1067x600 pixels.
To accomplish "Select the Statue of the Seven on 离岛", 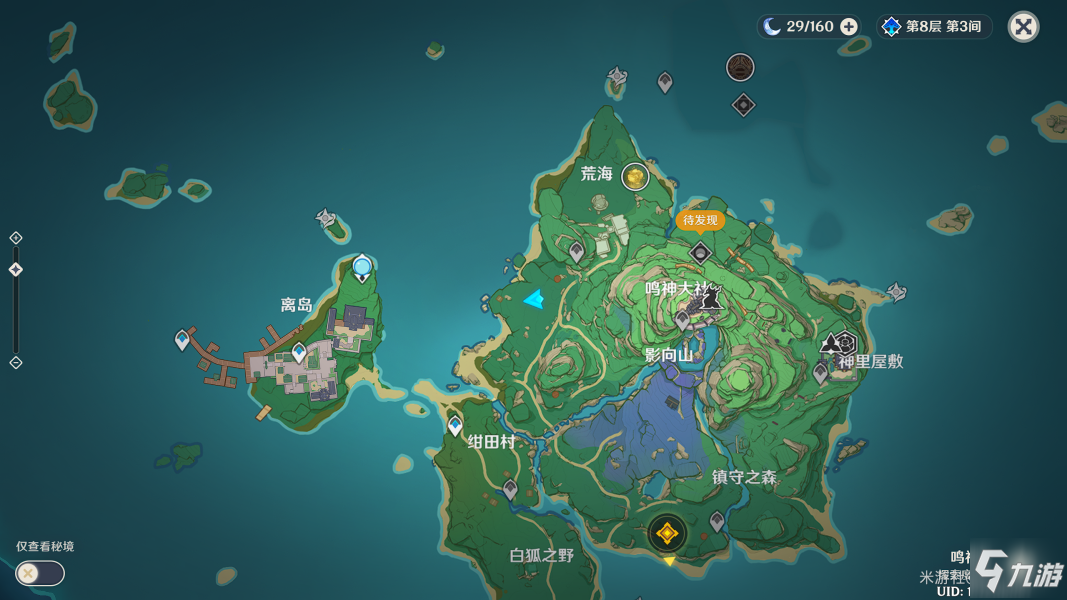I will click(362, 267).
